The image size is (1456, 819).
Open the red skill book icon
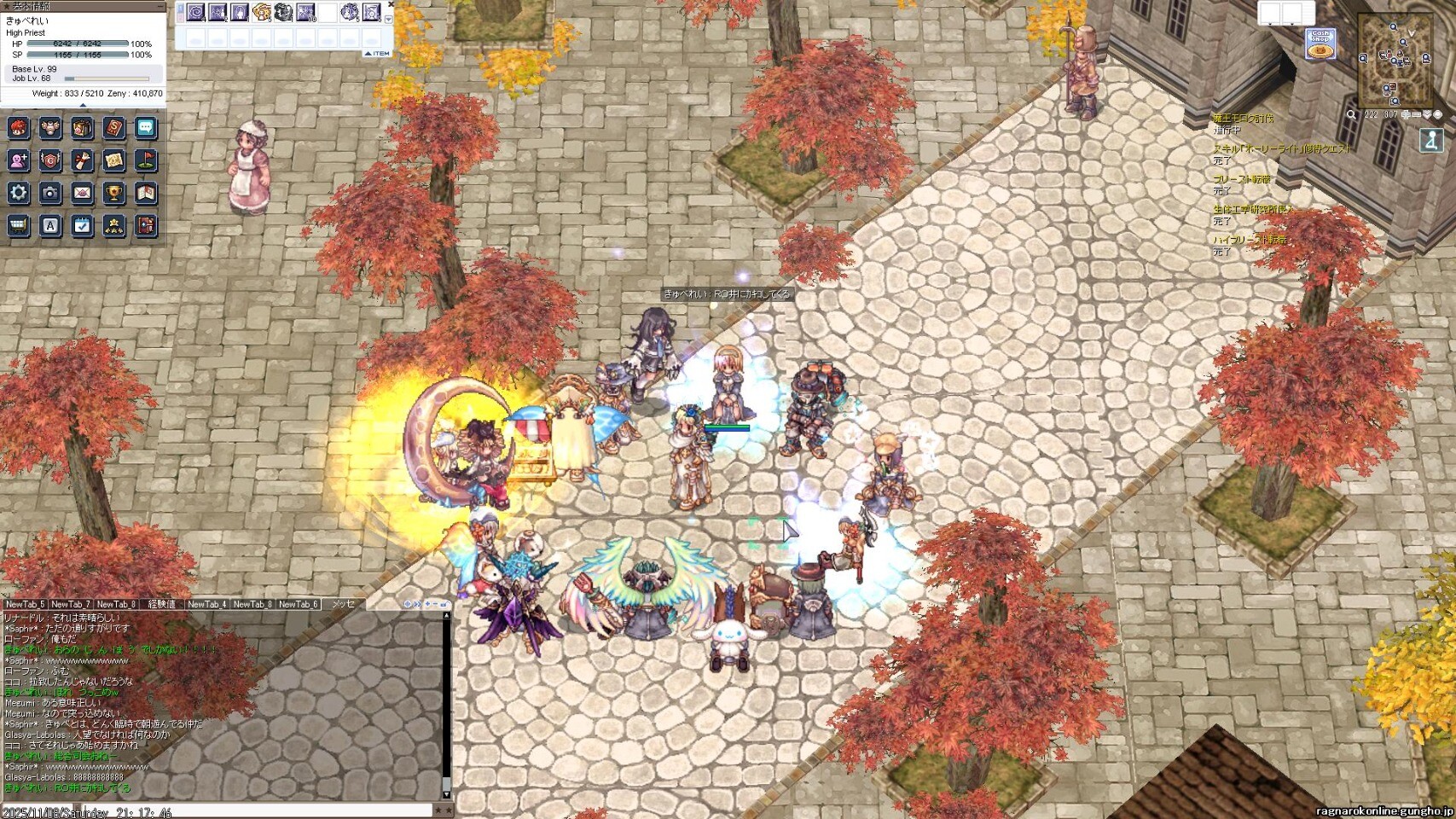pos(113,128)
